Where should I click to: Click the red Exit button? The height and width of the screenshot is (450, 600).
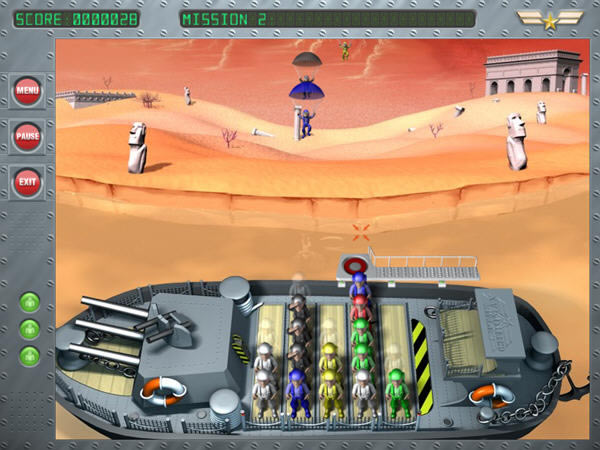click(27, 181)
